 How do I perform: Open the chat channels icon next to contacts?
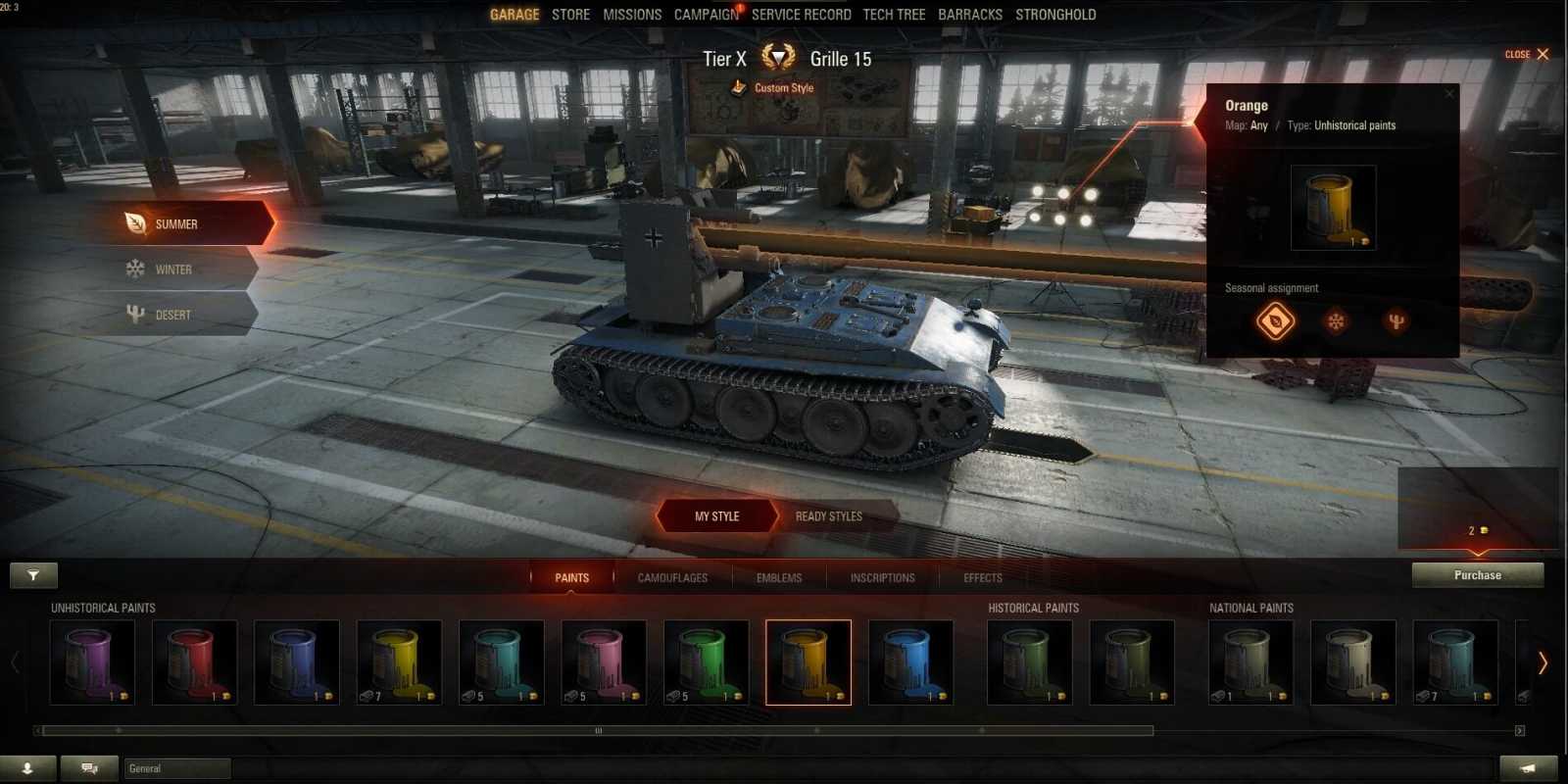88,768
